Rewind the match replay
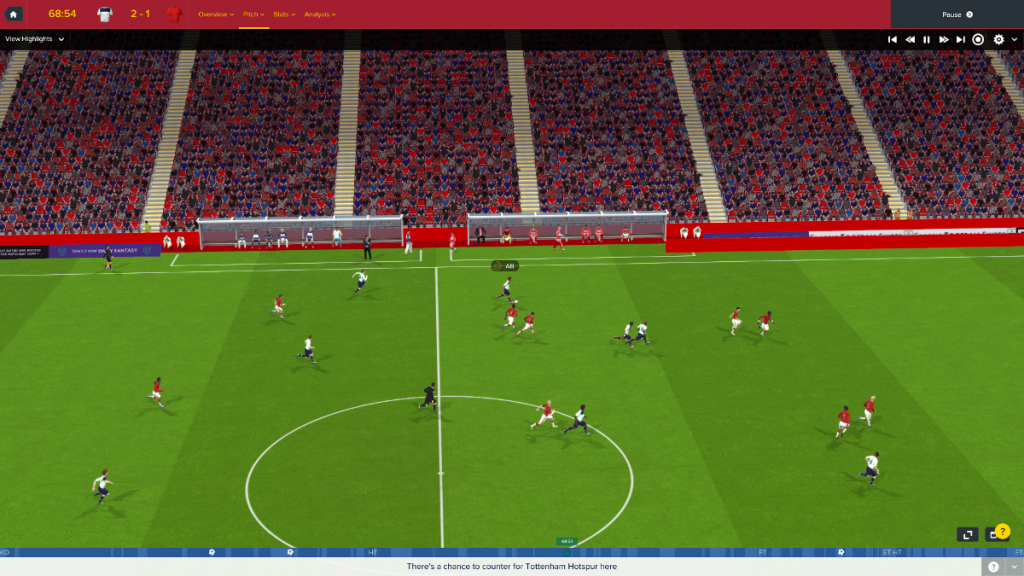The width and height of the screenshot is (1024, 576). 910,39
